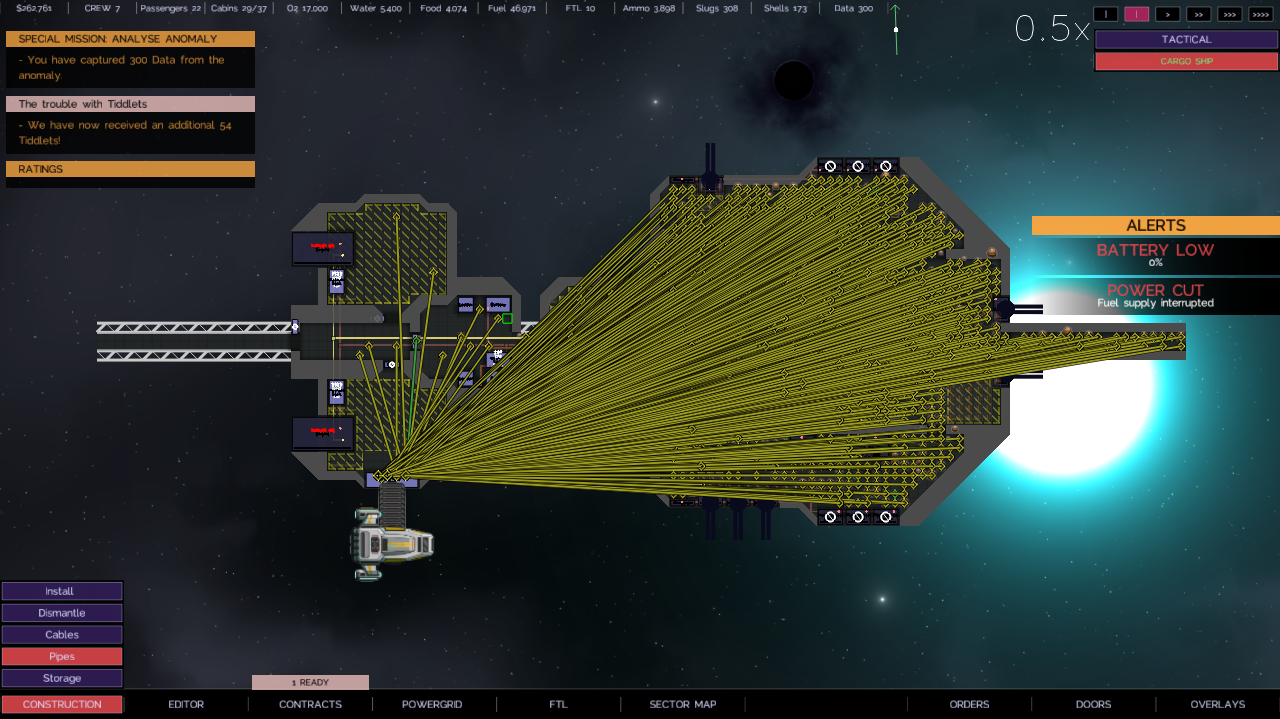Screen dimensions: 1280x719
Task: Open the FTL menu
Action: coord(558,704)
